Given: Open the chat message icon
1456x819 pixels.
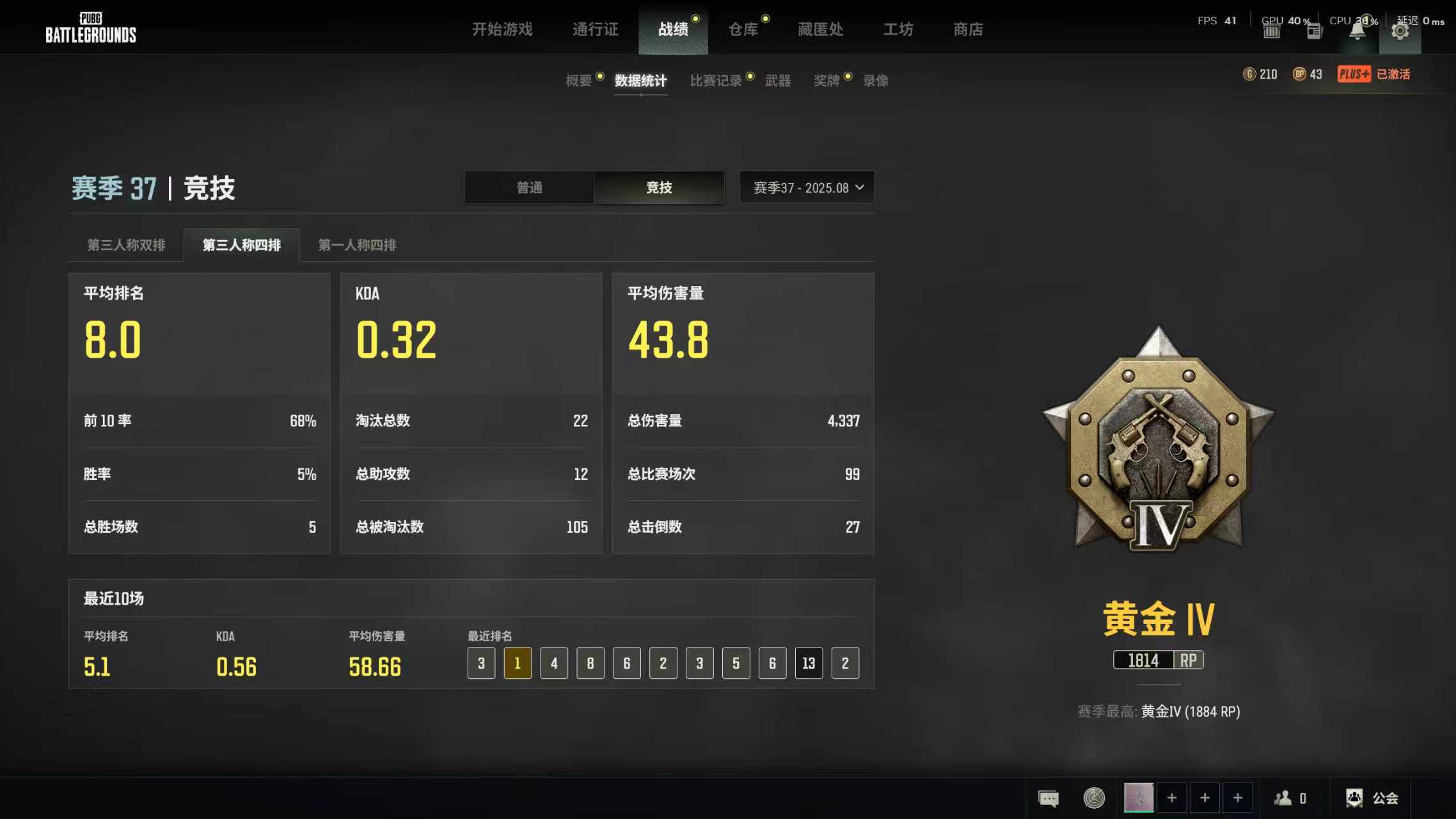Looking at the screenshot, I should tap(1048, 798).
